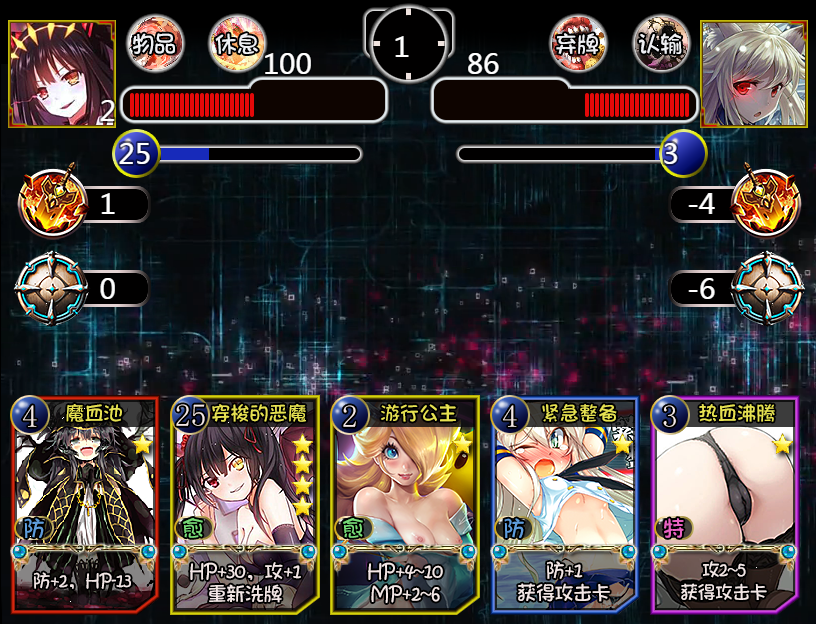
Task: Click the white-haired opponent portrait
Action: (754, 74)
